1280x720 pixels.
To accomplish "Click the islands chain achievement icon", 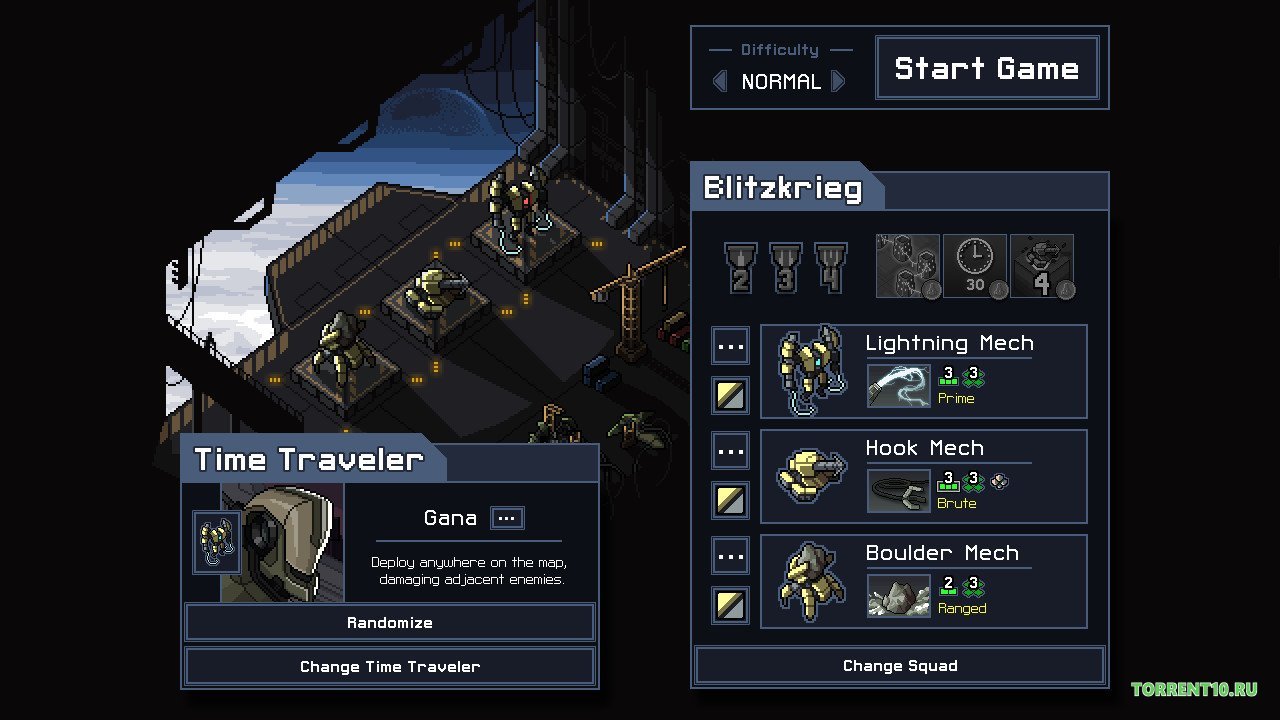I will [907, 265].
